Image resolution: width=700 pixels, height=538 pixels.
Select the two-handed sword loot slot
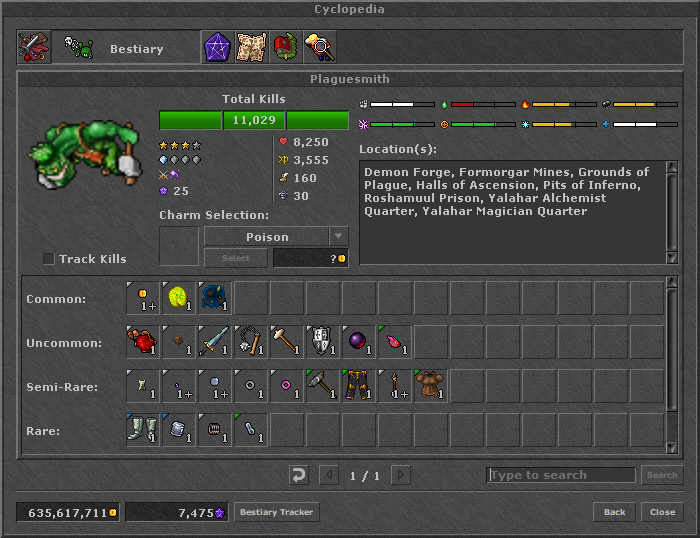coord(216,343)
